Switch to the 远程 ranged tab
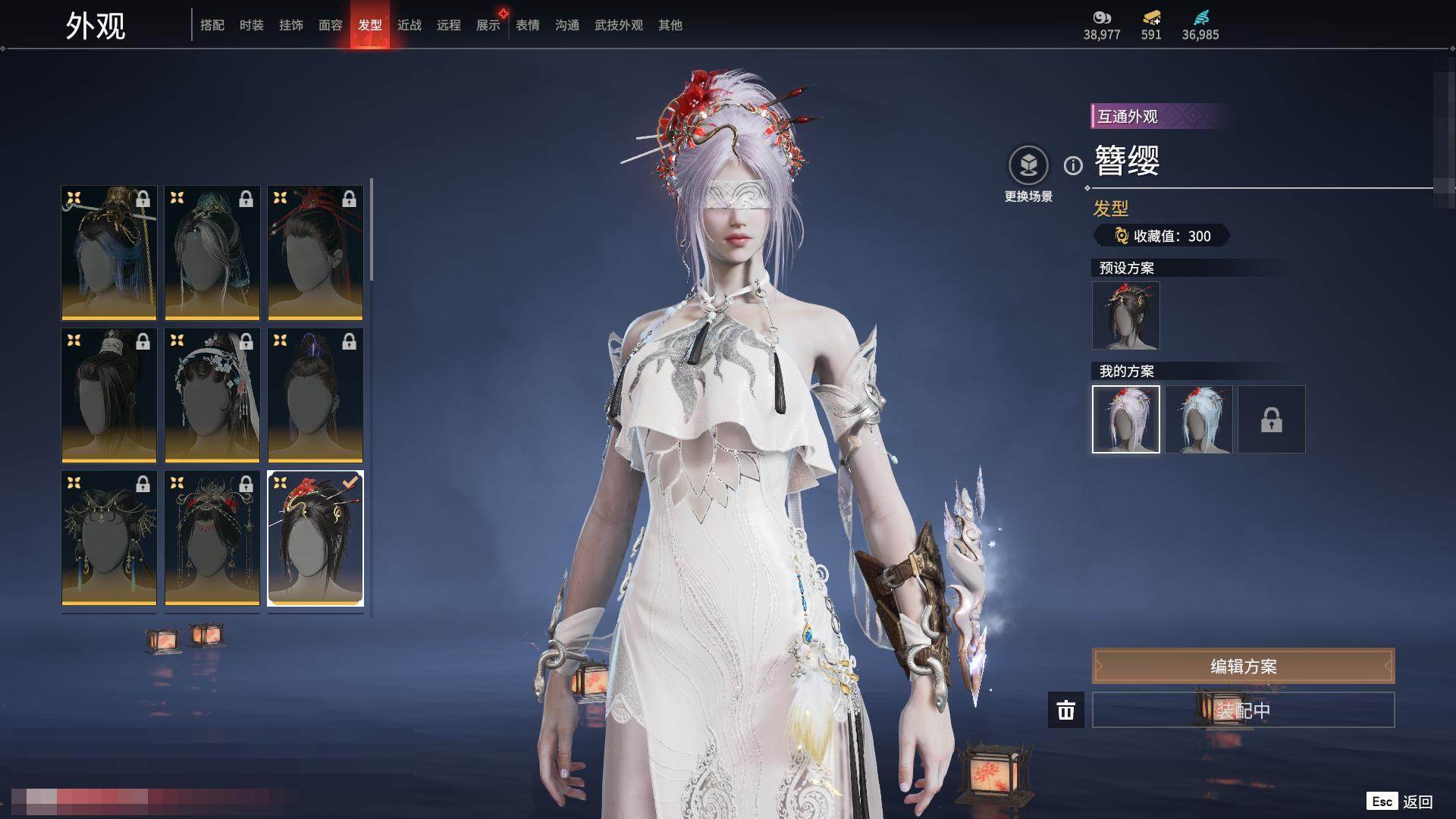Image resolution: width=1456 pixels, height=819 pixels. tap(449, 25)
